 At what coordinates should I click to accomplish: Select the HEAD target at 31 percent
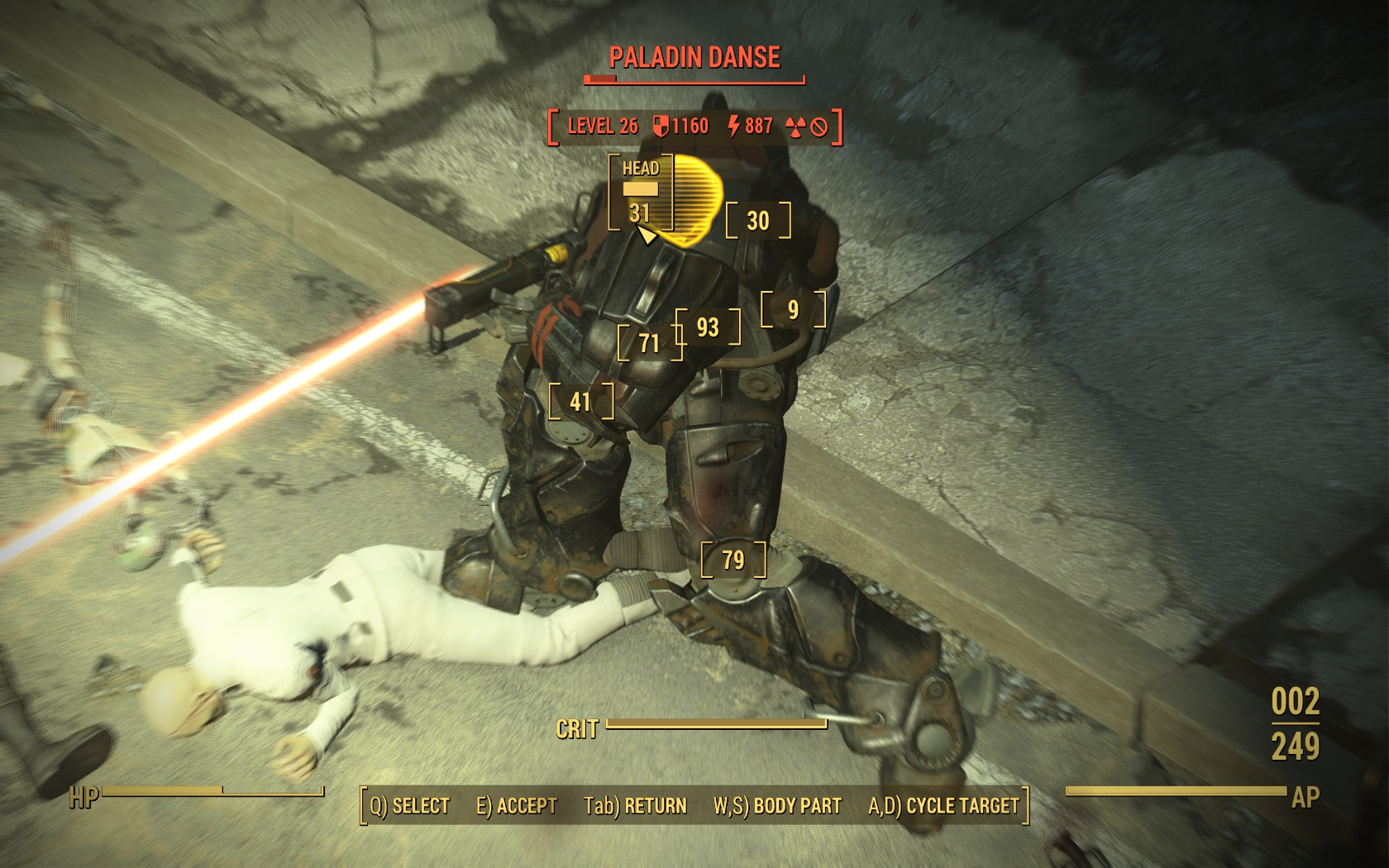pos(641,193)
